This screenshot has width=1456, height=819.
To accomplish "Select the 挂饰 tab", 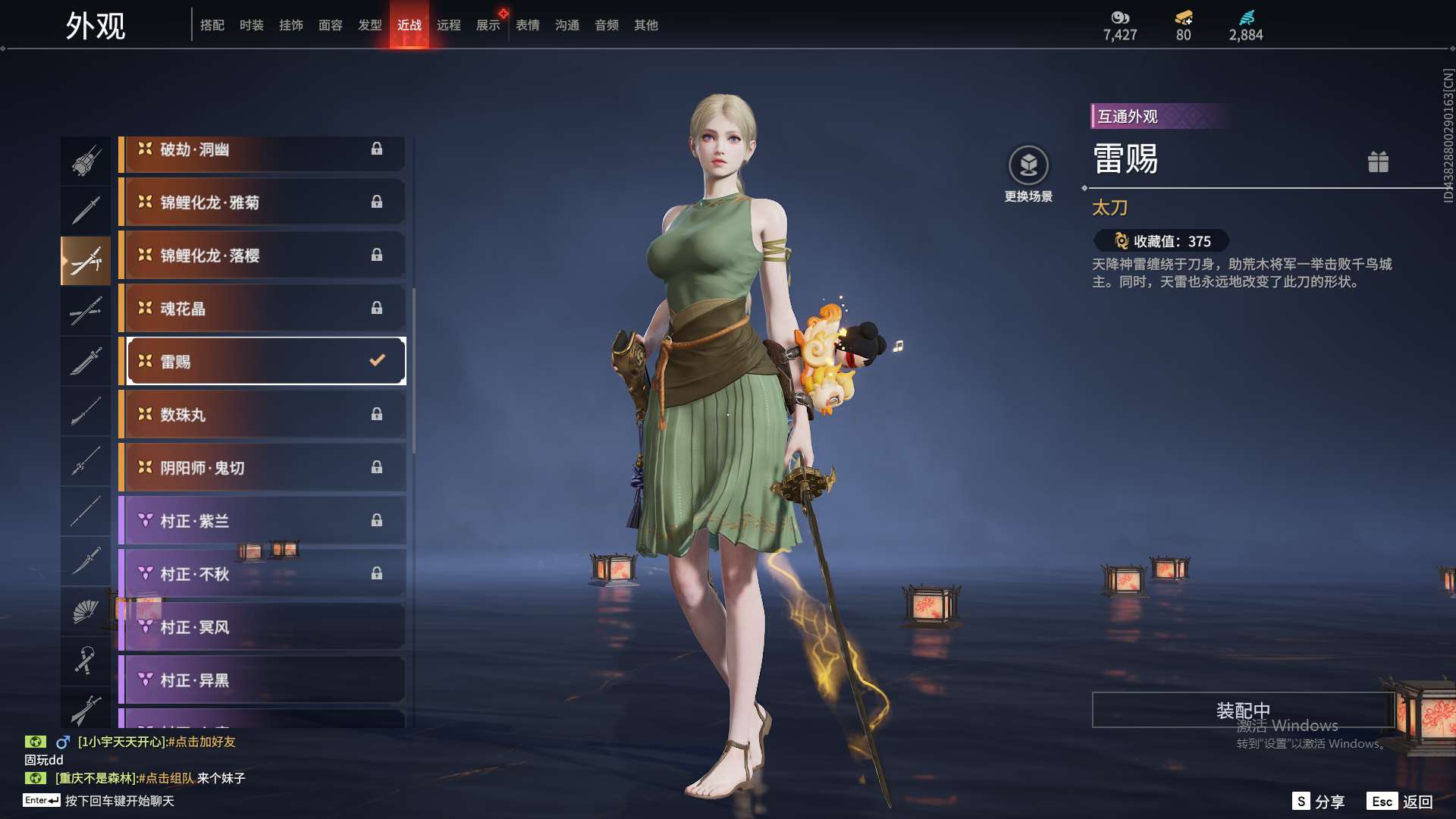I will coord(290,25).
